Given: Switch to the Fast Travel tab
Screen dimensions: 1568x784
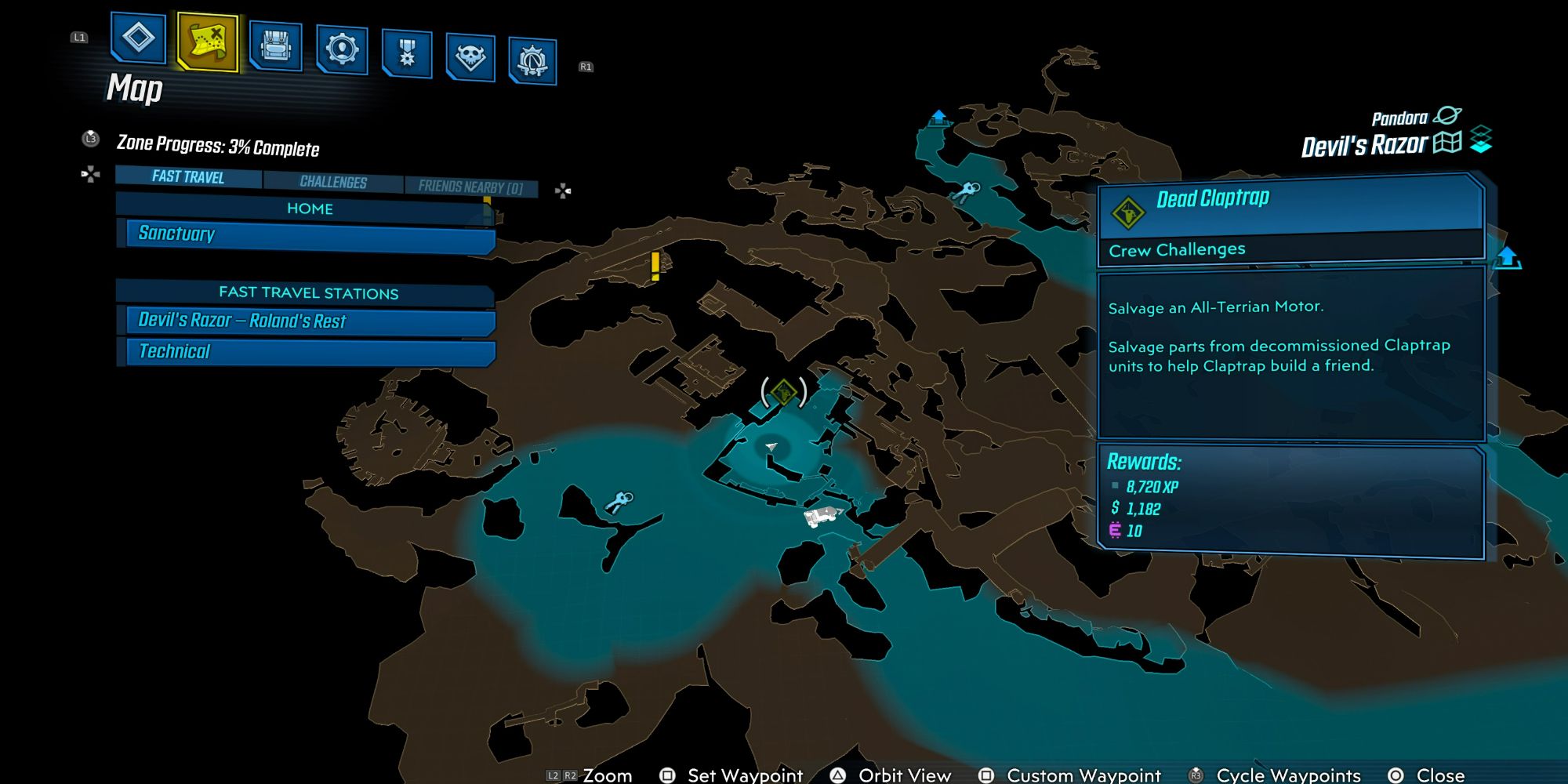Looking at the screenshot, I should [x=188, y=177].
